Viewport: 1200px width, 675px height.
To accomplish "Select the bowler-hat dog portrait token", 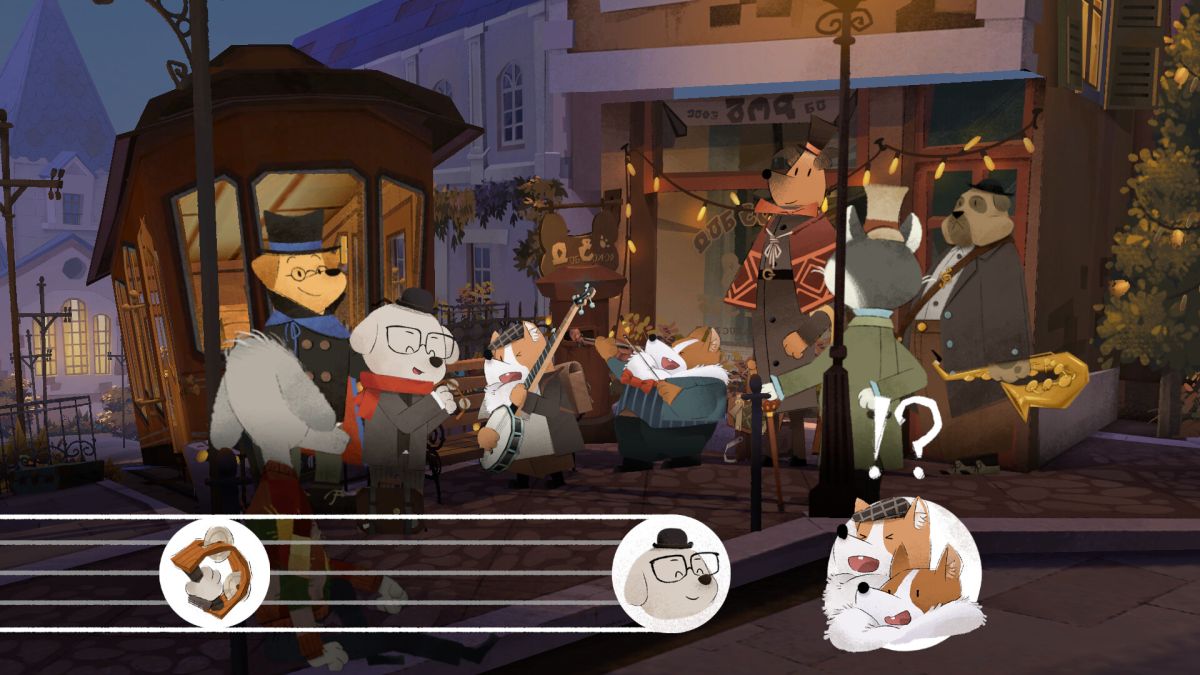I will [671, 572].
